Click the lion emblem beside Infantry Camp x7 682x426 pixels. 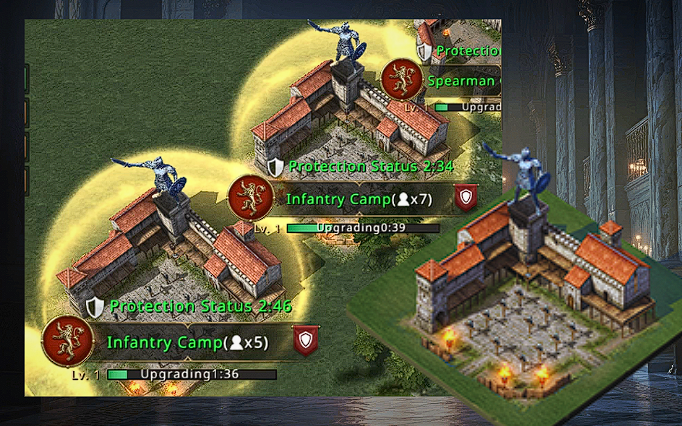(250, 197)
